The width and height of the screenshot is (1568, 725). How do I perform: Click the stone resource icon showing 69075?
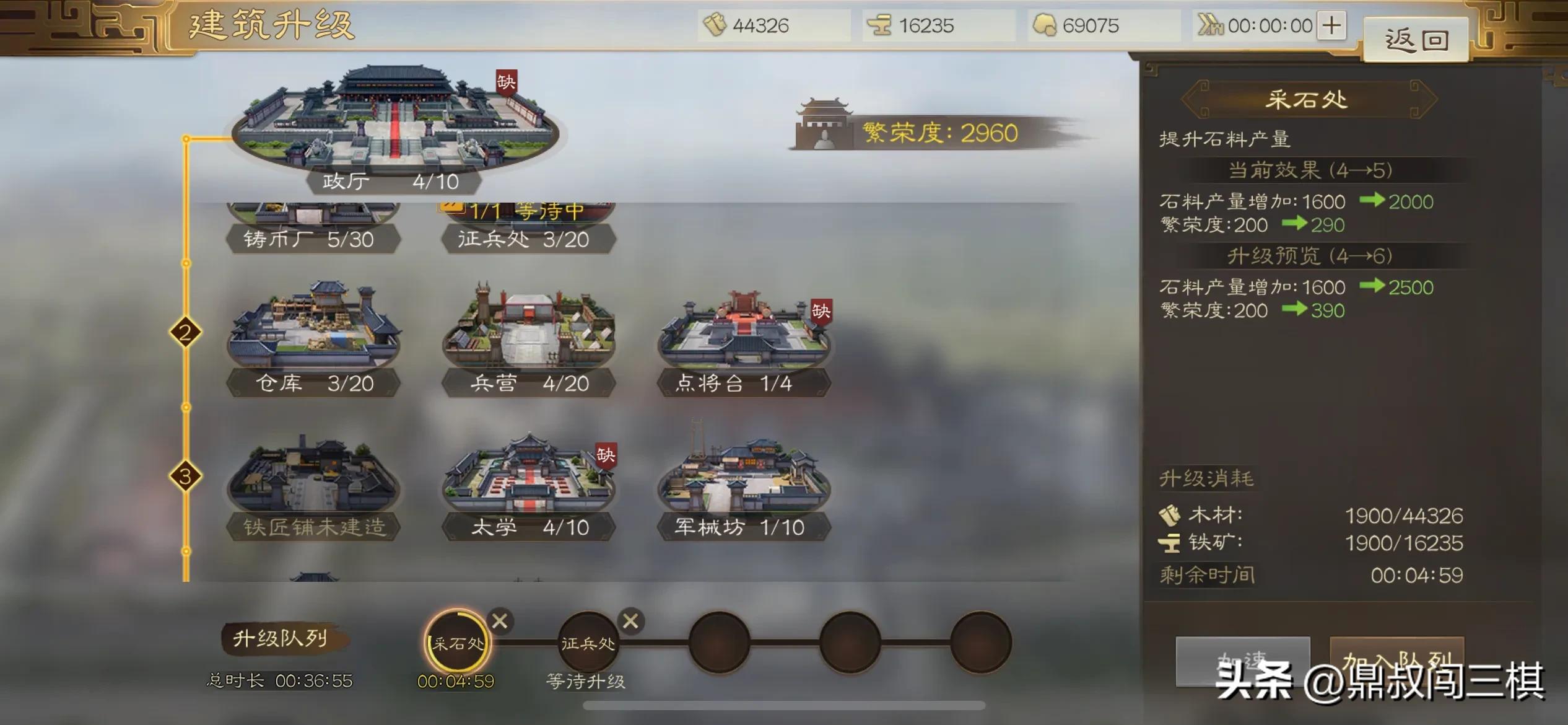pos(1047,26)
